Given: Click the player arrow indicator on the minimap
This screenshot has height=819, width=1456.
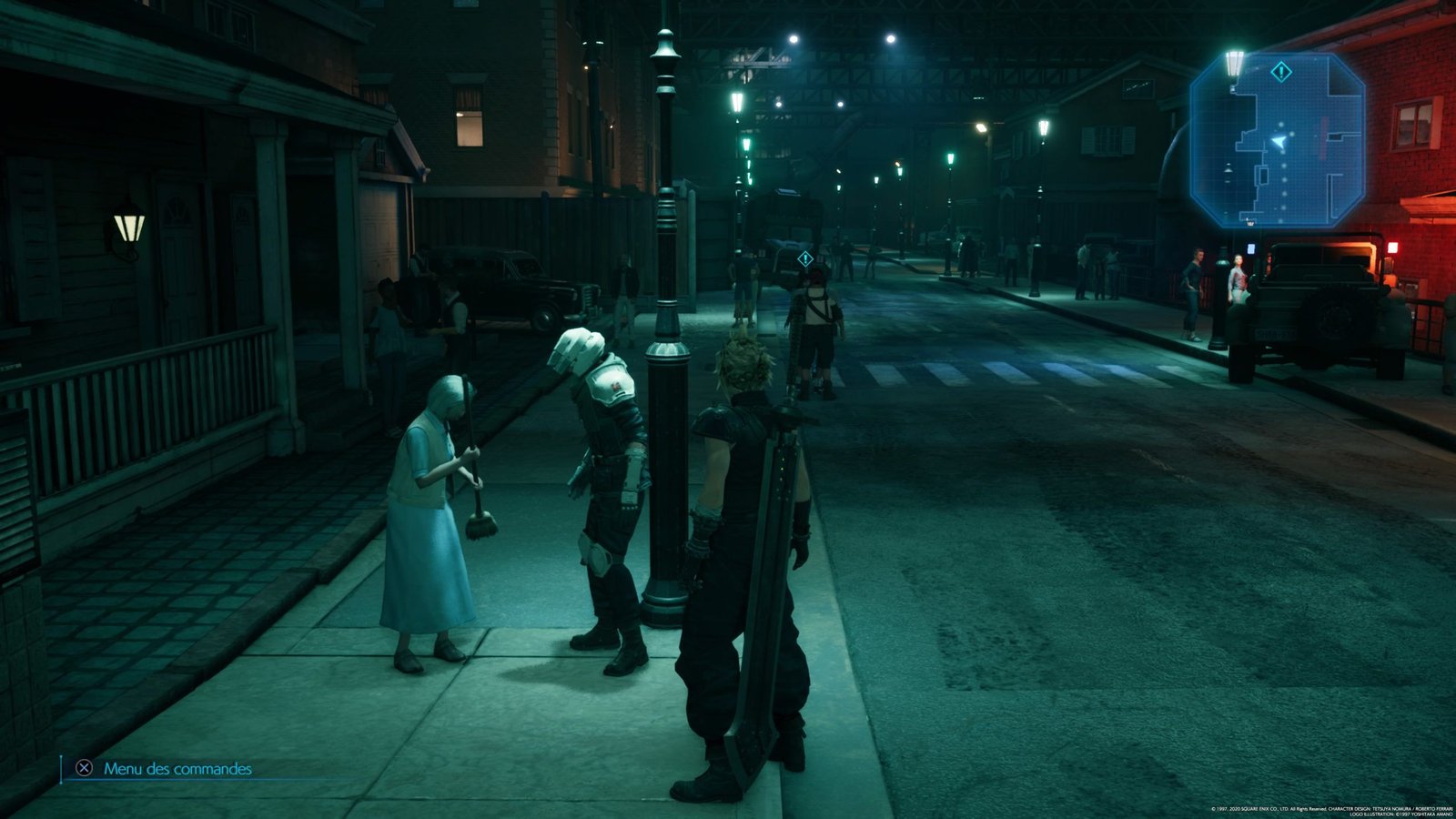Looking at the screenshot, I should (x=1279, y=142).
